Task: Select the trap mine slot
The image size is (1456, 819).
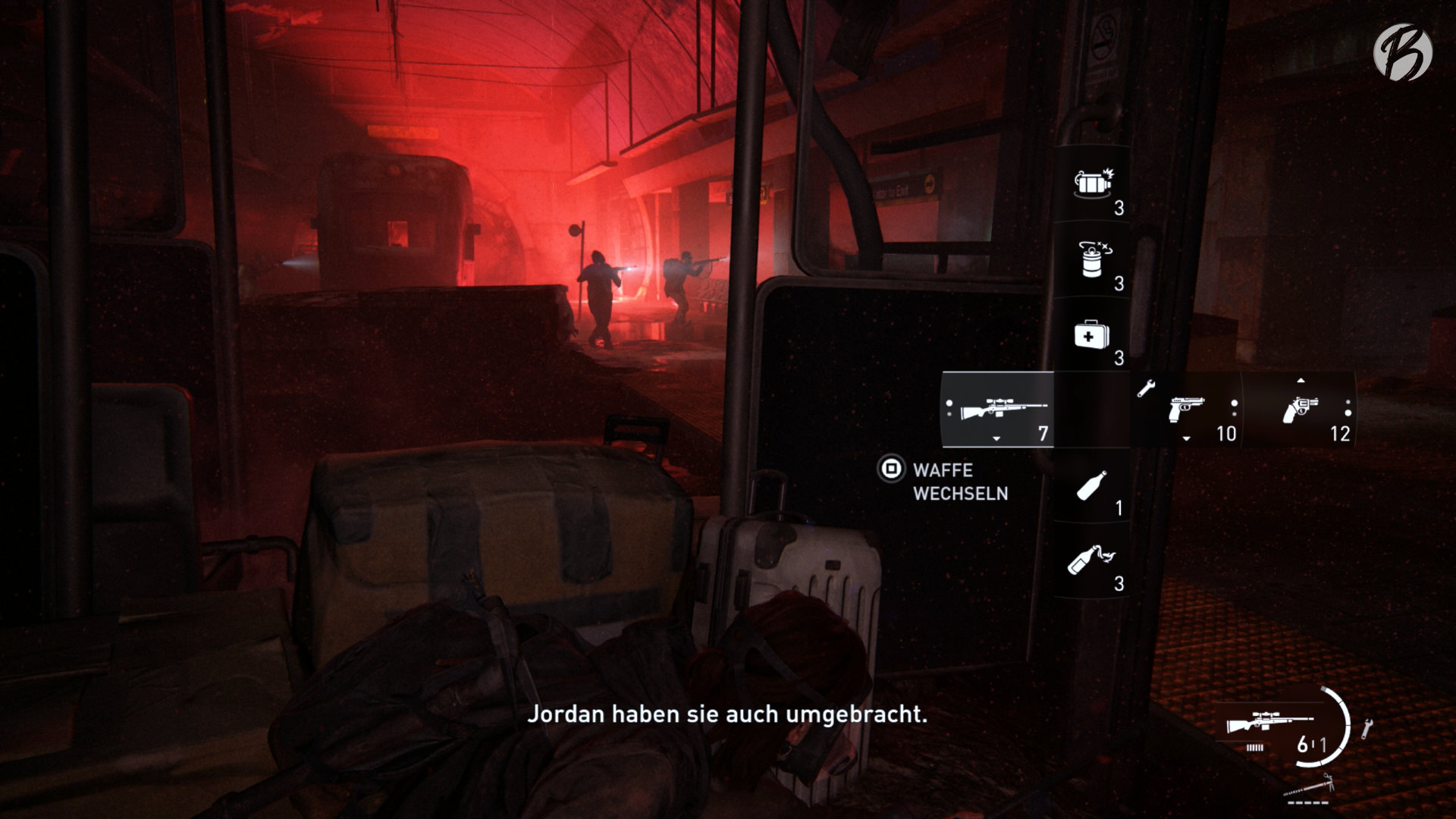Action: pyautogui.click(x=1091, y=184)
